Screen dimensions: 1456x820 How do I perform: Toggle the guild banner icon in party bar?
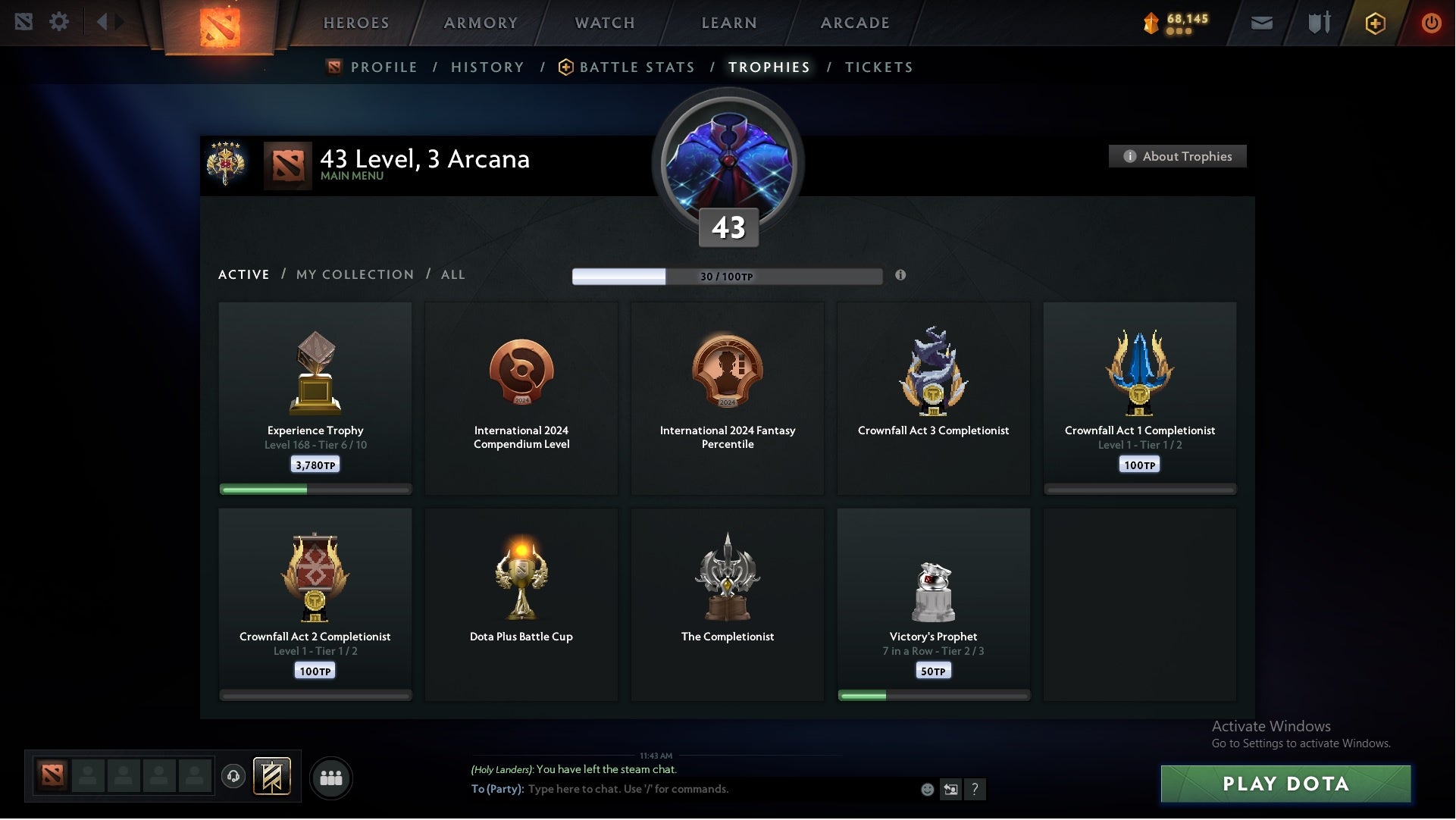[273, 778]
